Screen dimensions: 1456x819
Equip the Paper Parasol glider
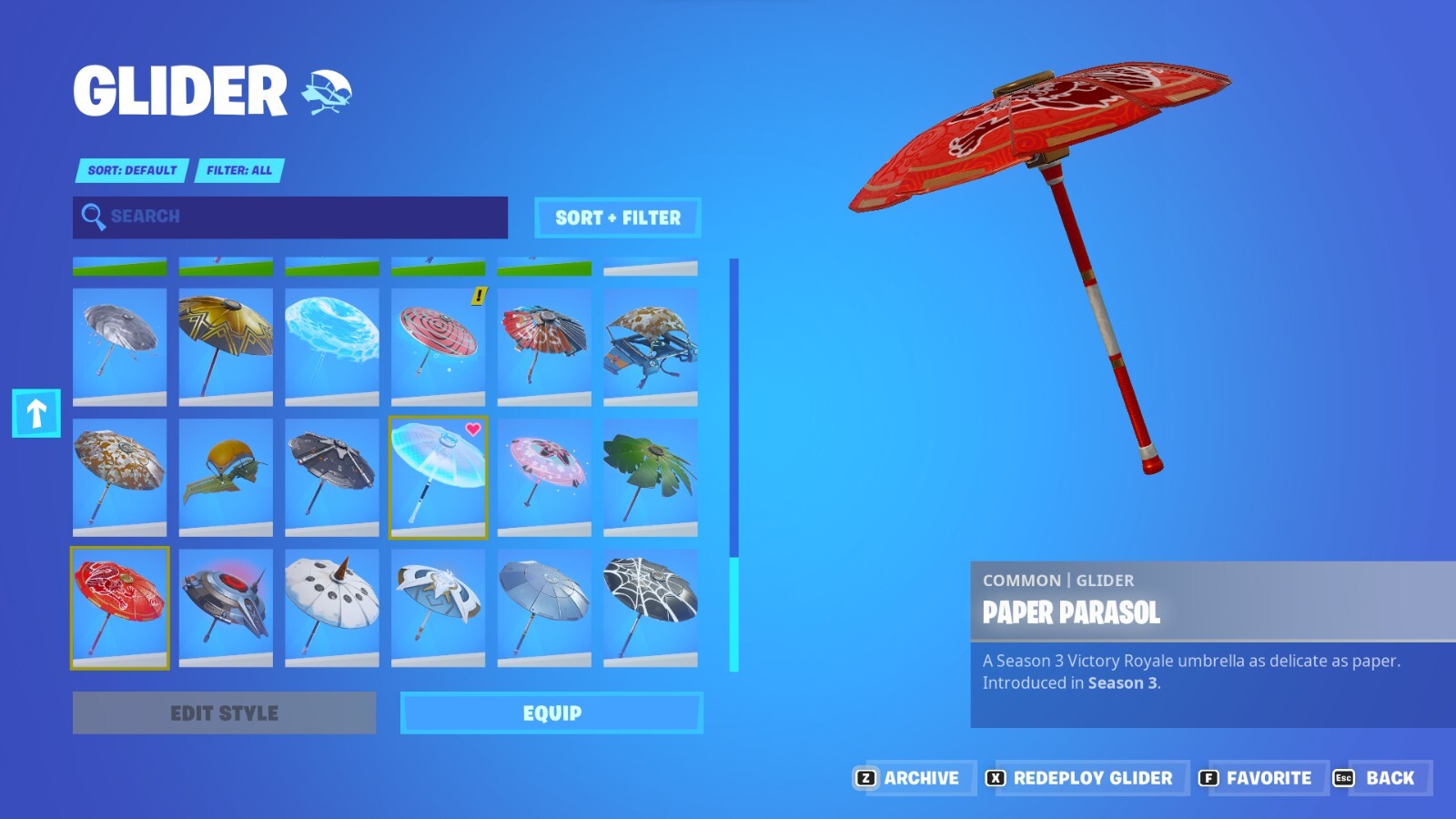click(x=551, y=713)
